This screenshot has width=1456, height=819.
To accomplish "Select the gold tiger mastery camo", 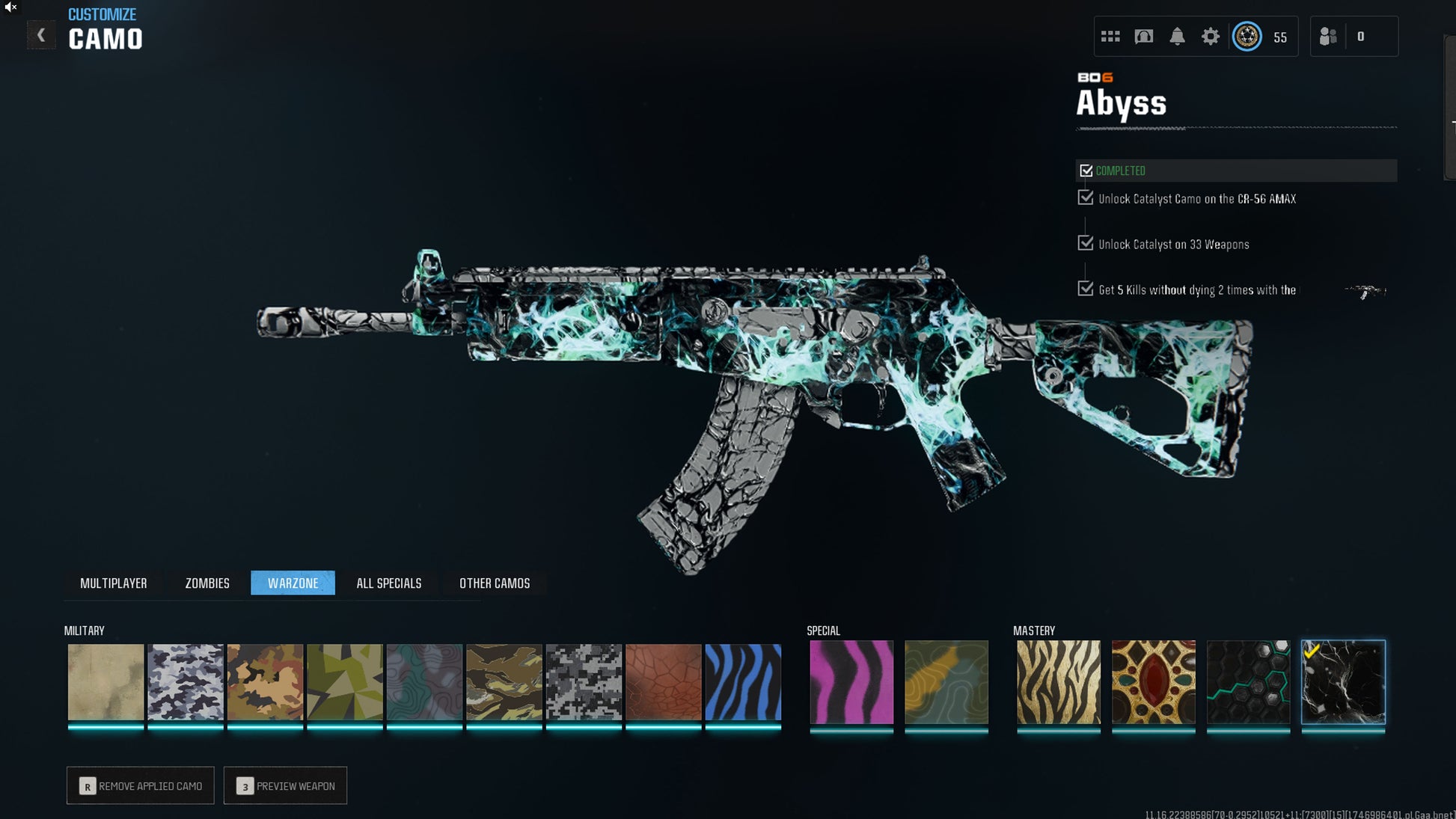I will pyautogui.click(x=1059, y=682).
